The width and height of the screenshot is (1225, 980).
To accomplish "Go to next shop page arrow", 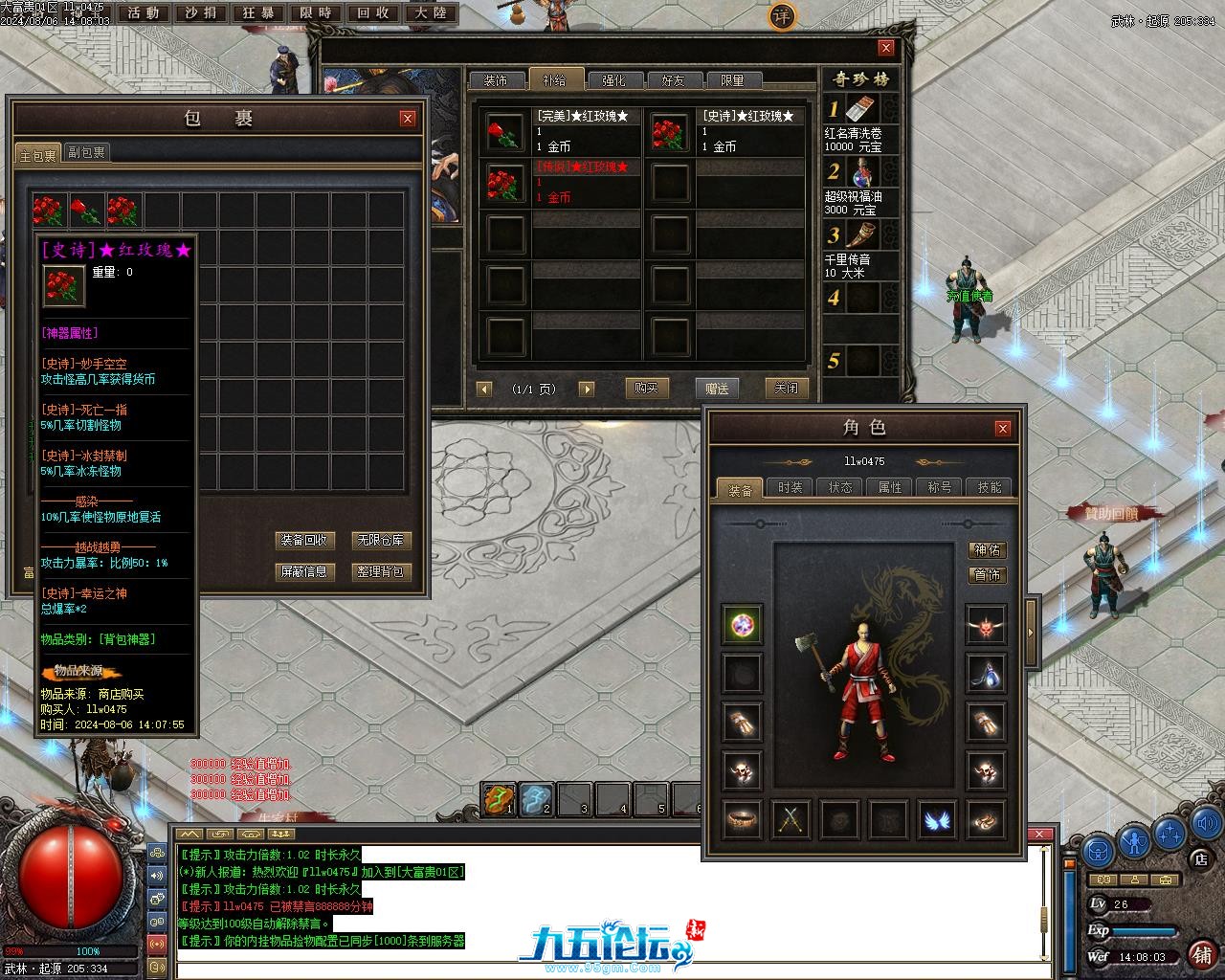I will click(x=587, y=390).
